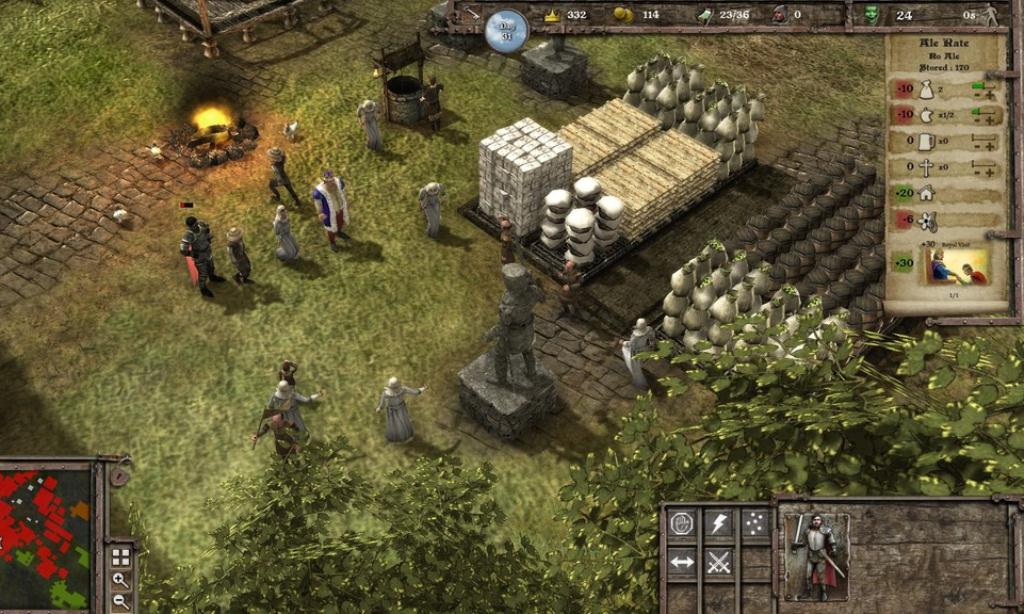Click the minimap's zoom-in magnifier

tap(120, 579)
